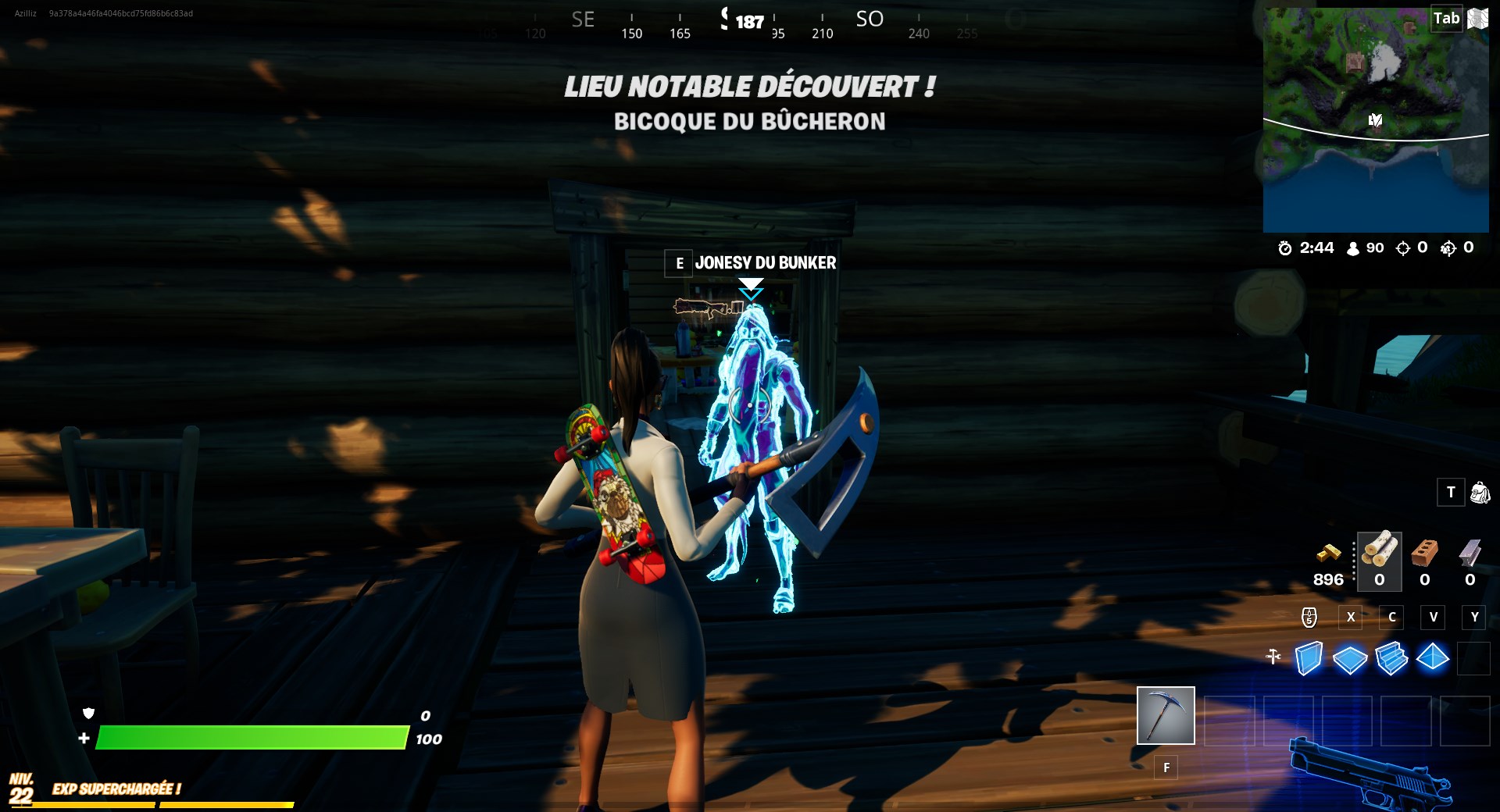
Task: Click the green health bar
Action: point(250,736)
